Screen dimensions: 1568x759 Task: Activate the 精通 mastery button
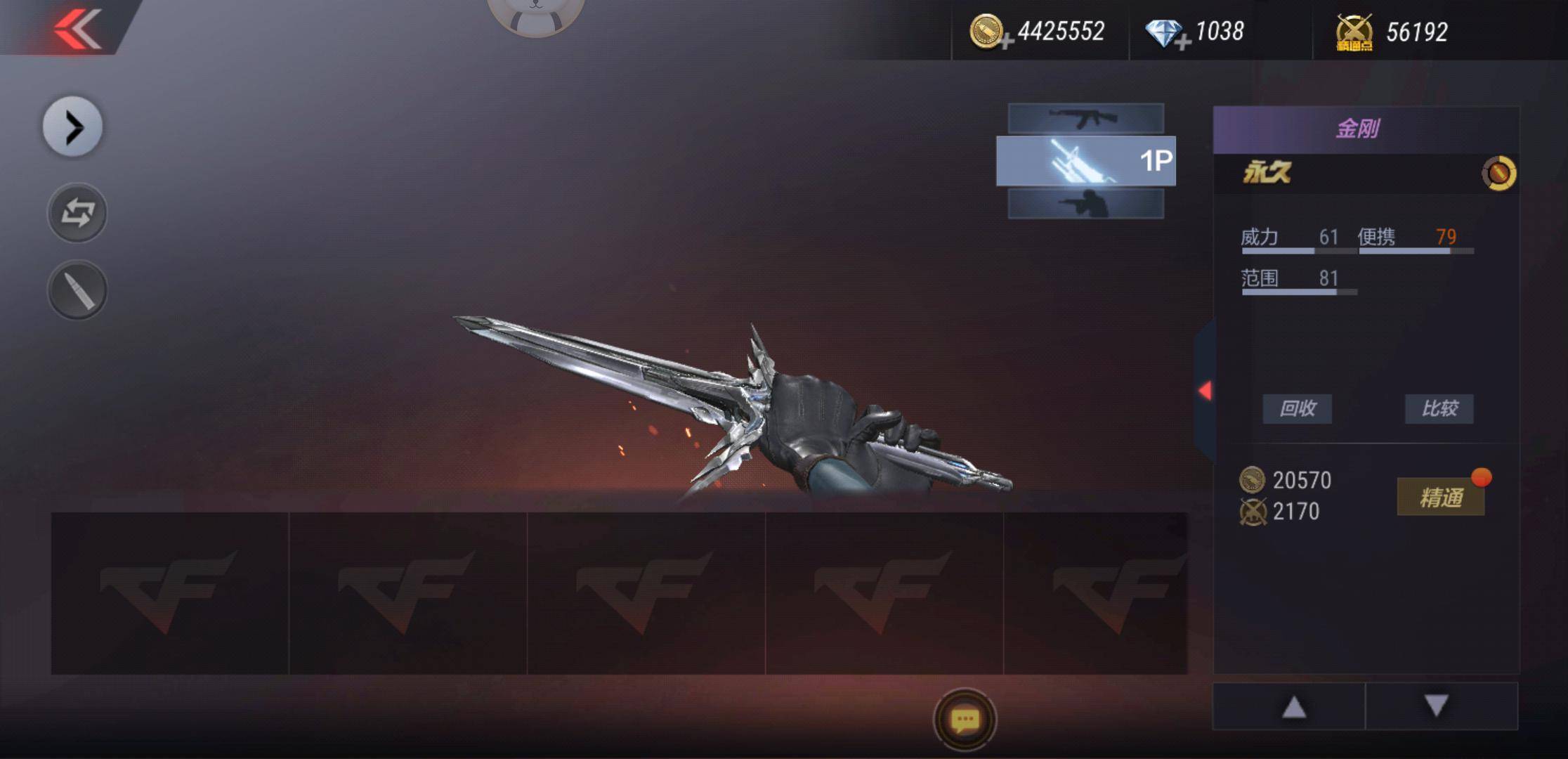(1440, 498)
